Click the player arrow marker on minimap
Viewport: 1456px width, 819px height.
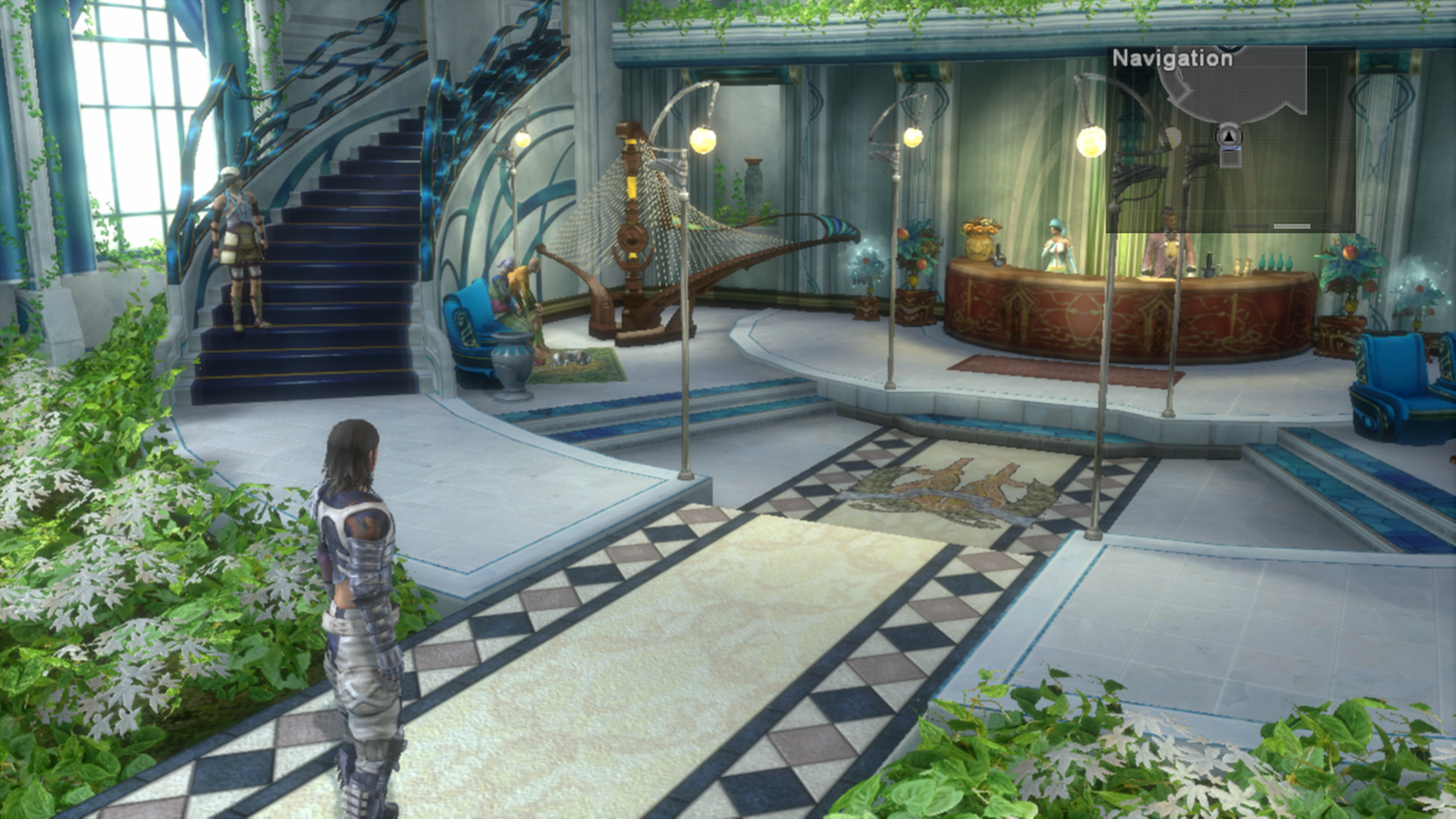pos(1229,136)
